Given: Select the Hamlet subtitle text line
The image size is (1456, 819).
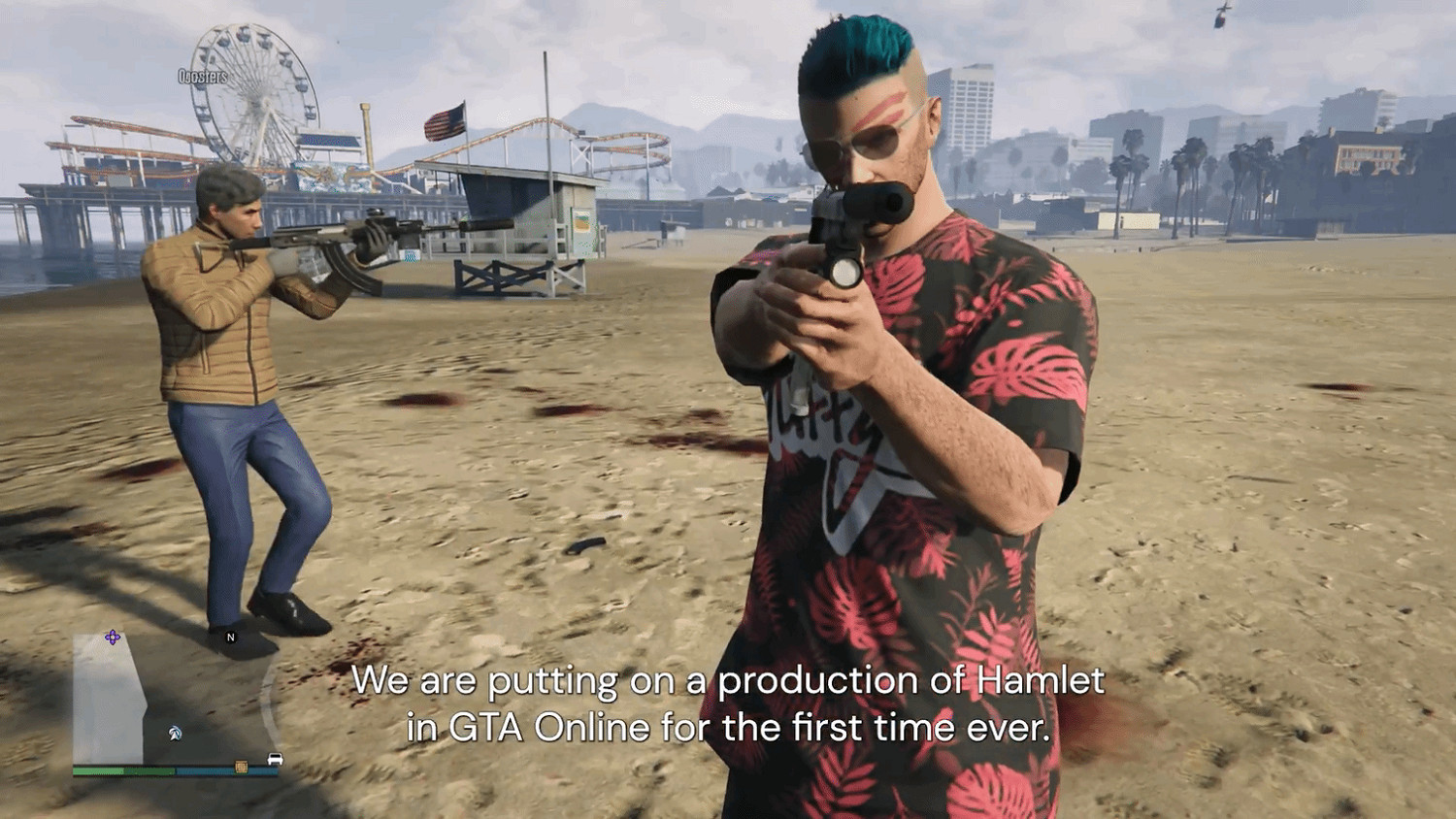Looking at the screenshot, I should point(730,684).
